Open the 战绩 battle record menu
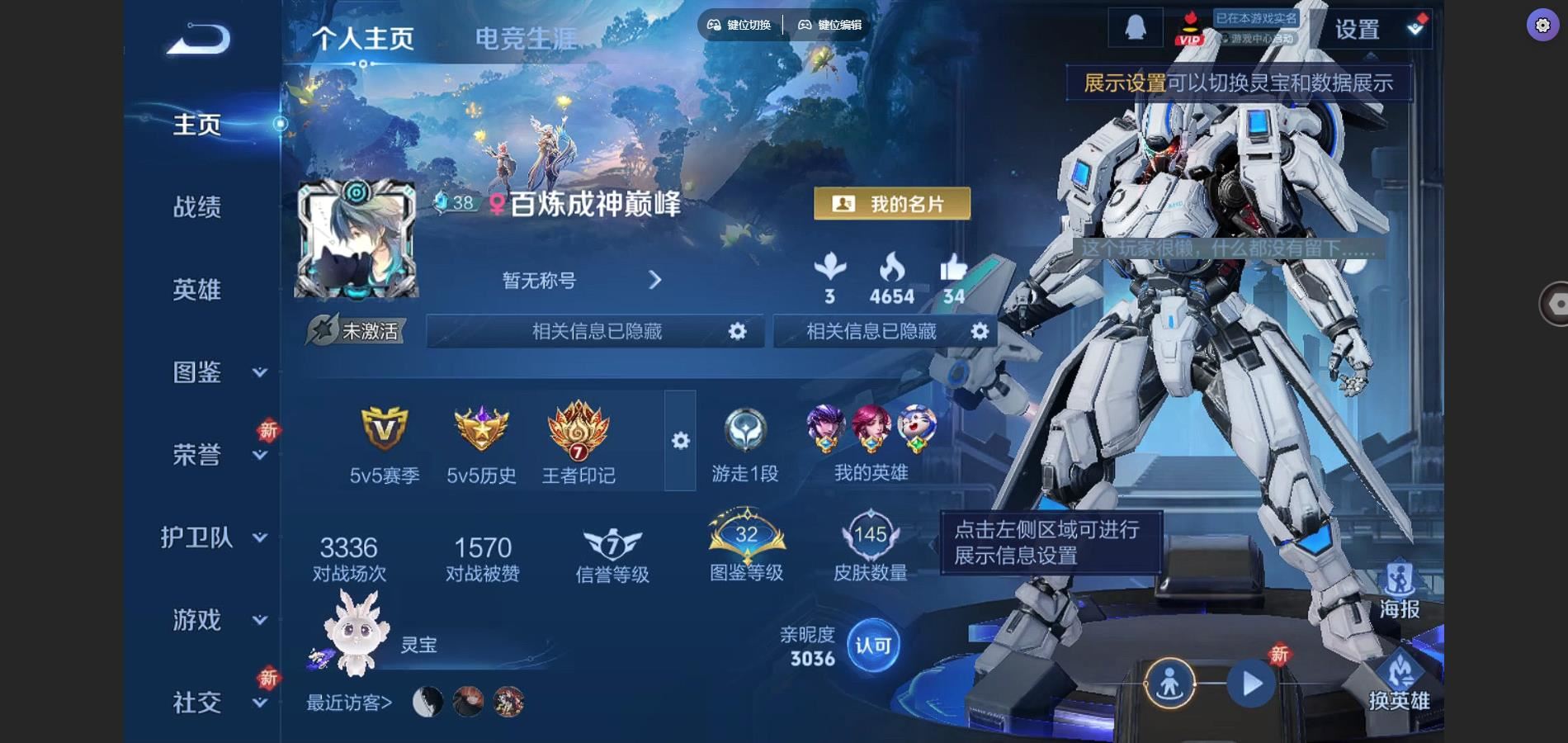Screen dimensions: 1568x743 (x=197, y=206)
